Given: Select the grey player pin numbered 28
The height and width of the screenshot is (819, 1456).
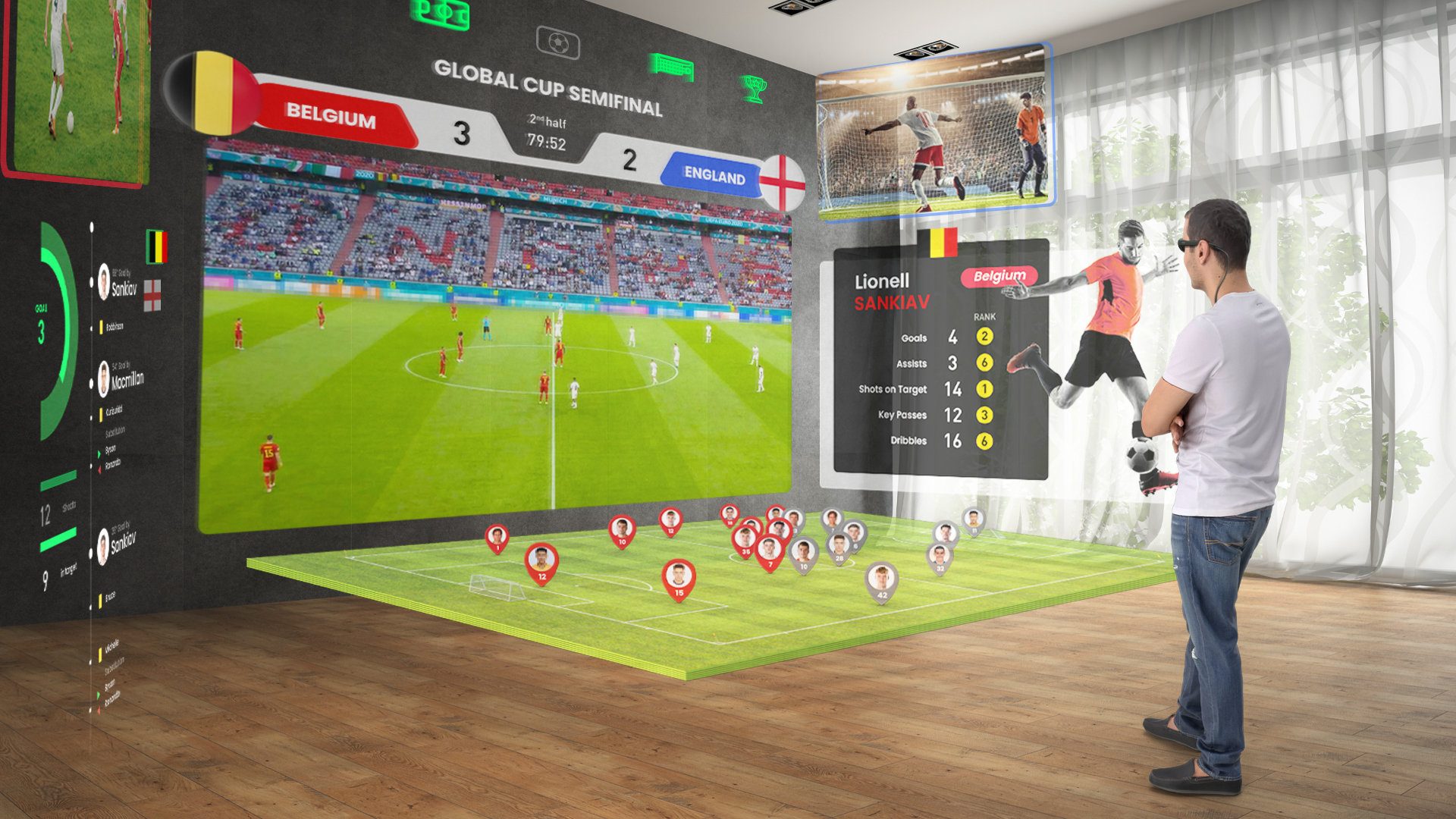Looking at the screenshot, I should click(x=839, y=547).
